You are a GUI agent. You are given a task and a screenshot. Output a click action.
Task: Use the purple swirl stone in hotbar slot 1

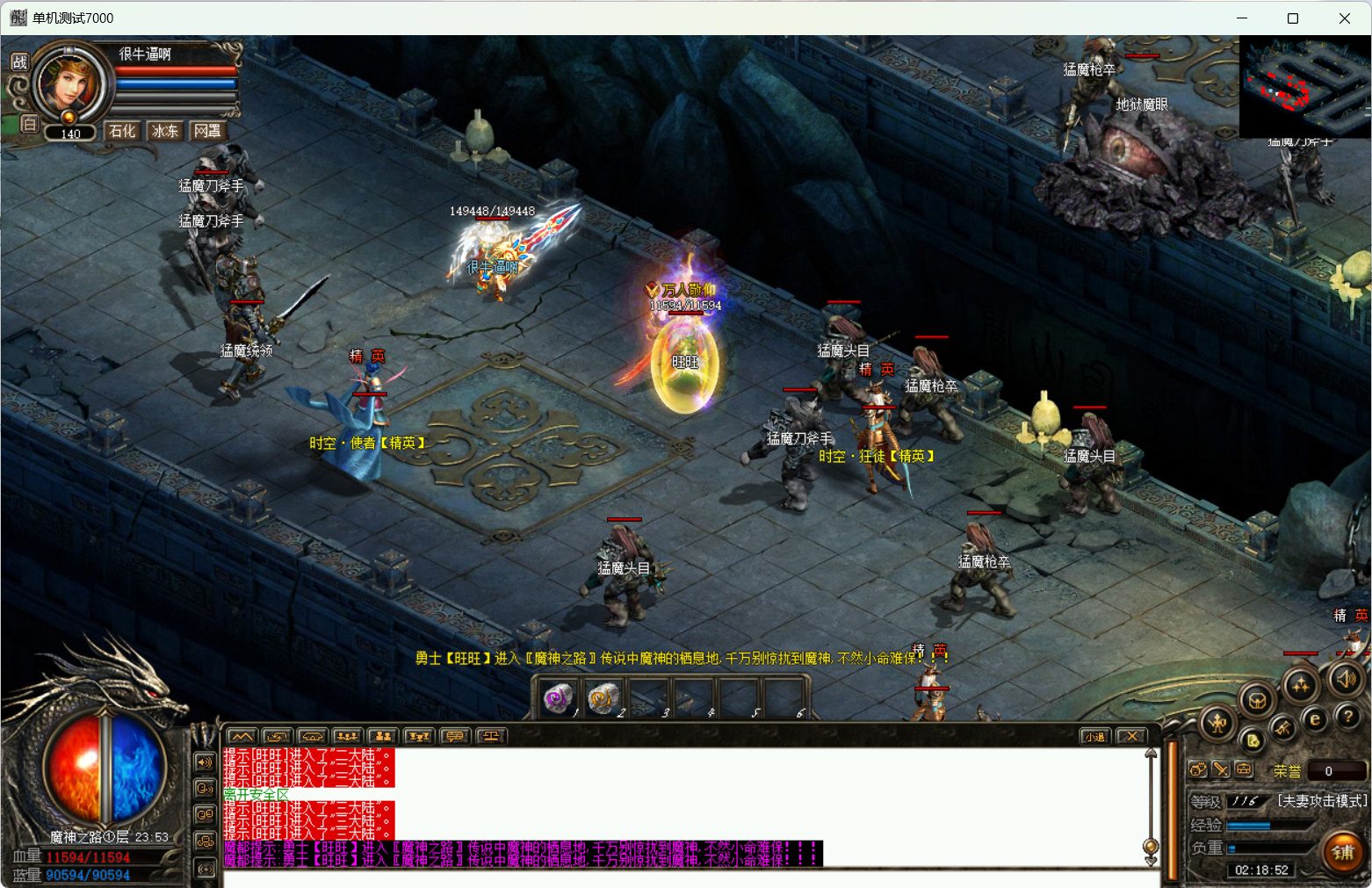558,699
